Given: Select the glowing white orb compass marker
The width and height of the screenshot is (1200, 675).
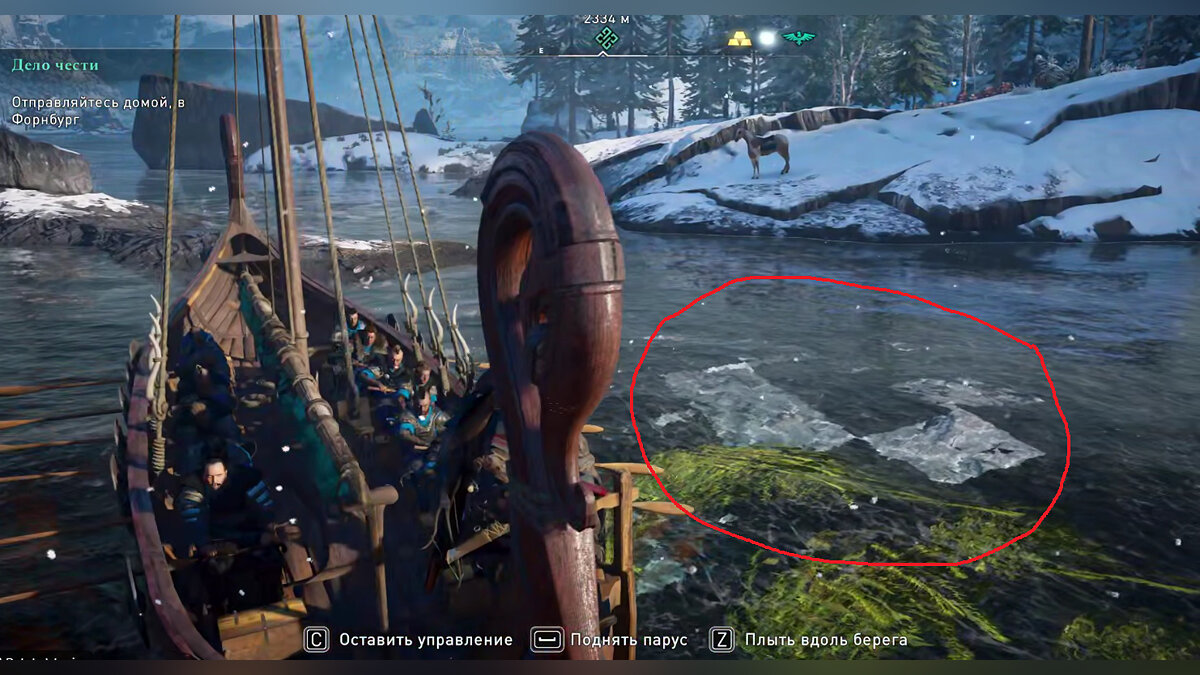Looking at the screenshot, I should coord(768,39).
